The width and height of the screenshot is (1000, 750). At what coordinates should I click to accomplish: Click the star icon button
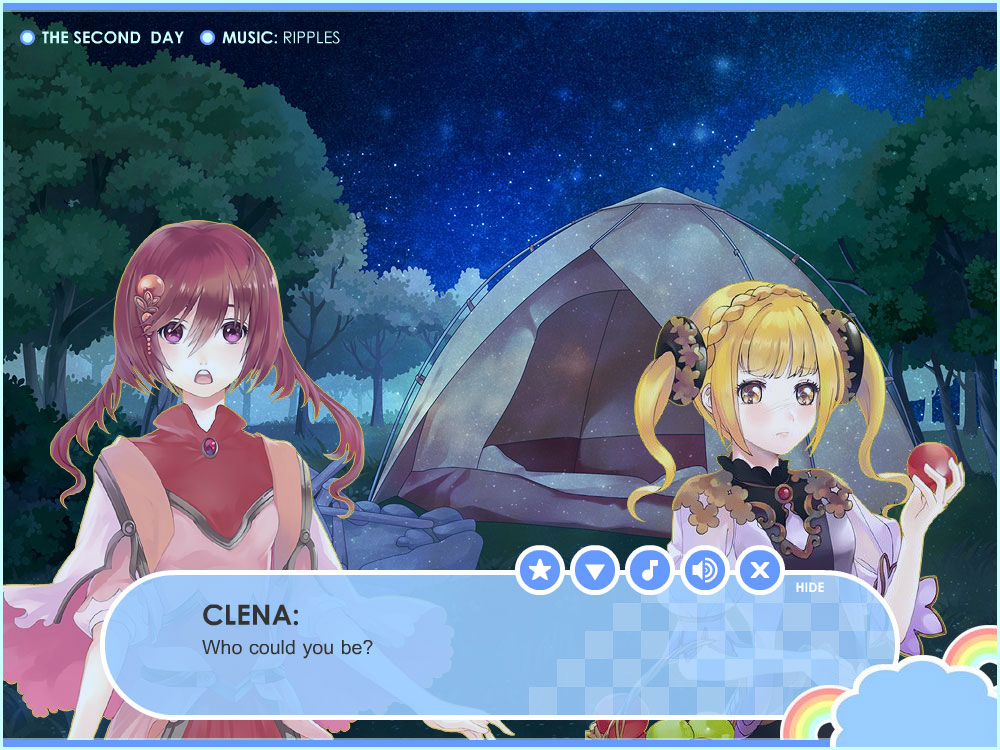click(x=541, y=571)
